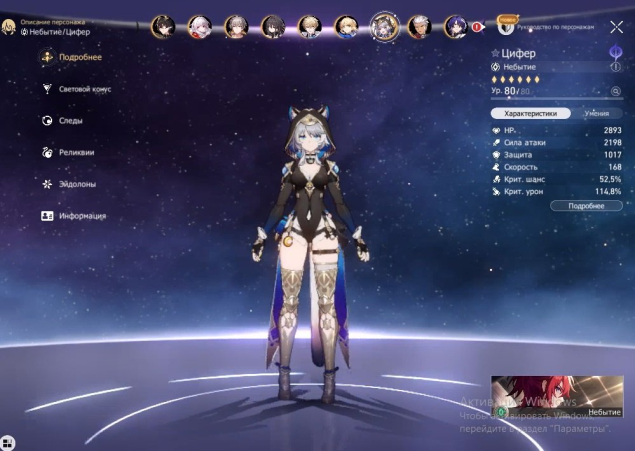Go to the Эйдолоны section
The width and height of the screenshot is (635, 451).
(x=74, y=184)
